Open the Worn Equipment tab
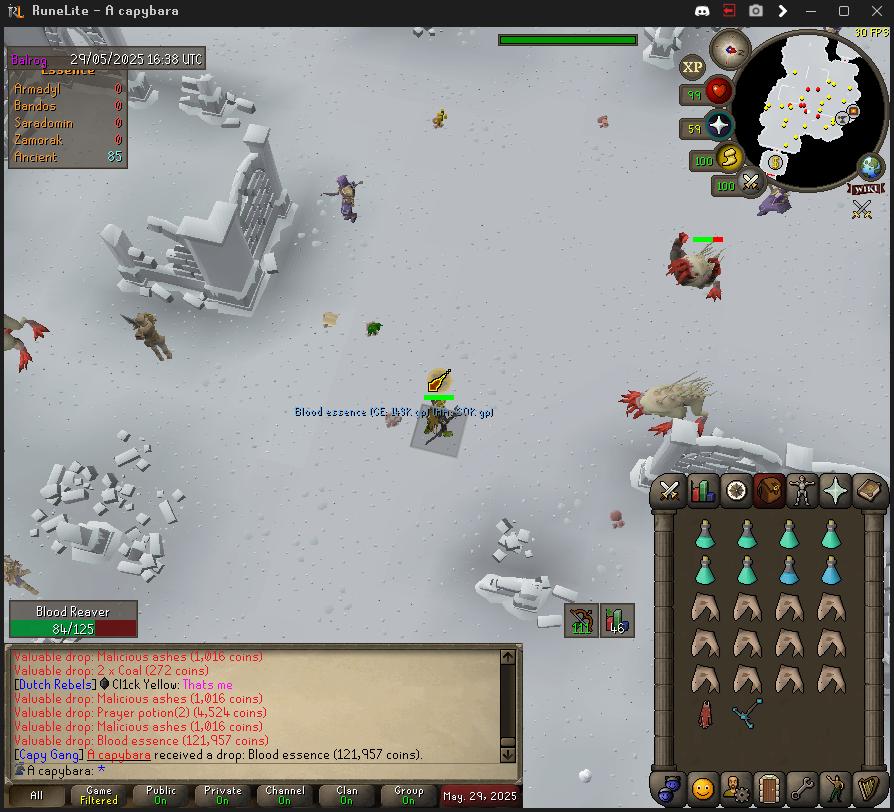This screenshot has height=812, width=894. [802, 491]
